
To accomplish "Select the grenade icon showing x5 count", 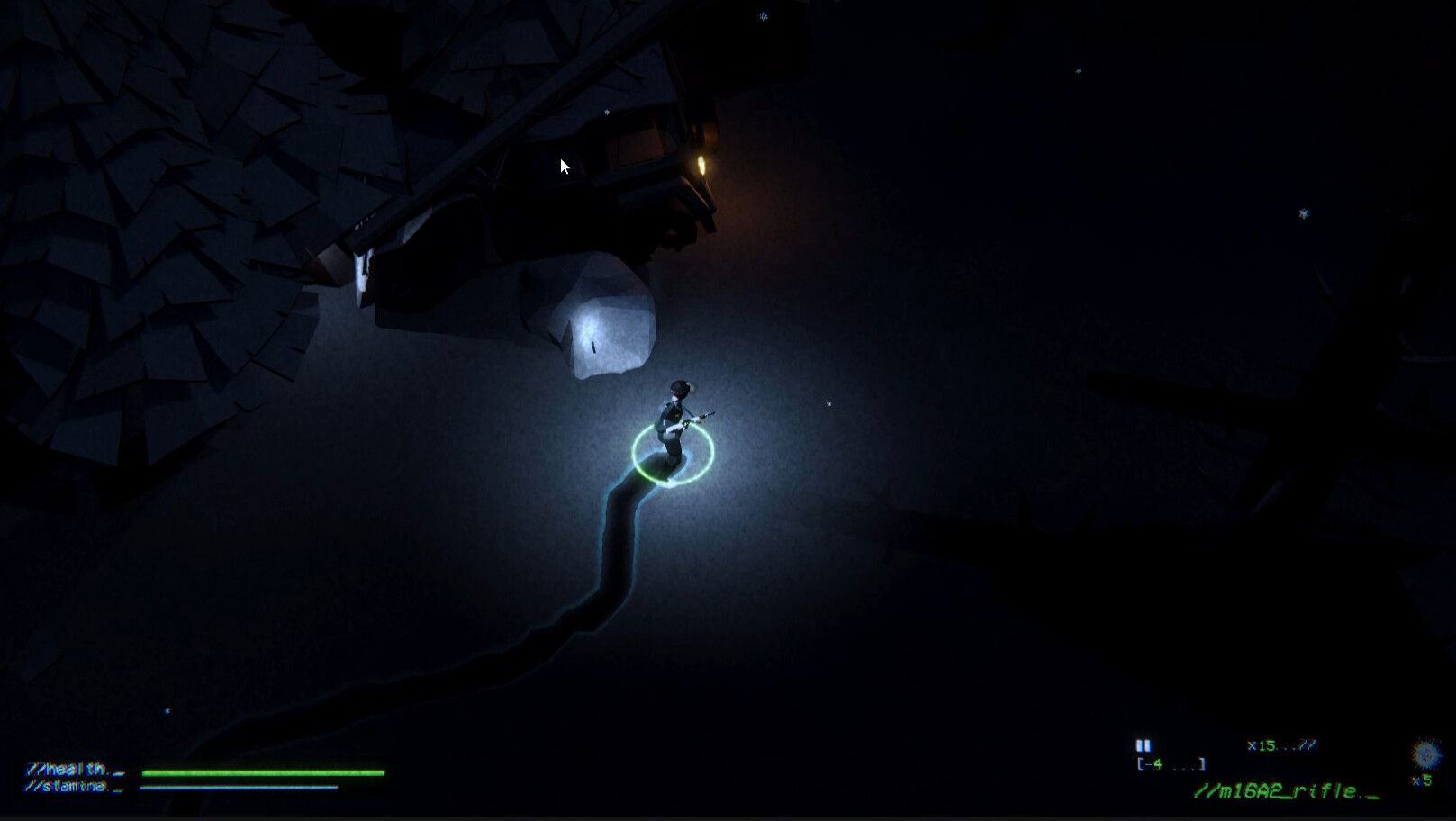I will coord(1424,754).
